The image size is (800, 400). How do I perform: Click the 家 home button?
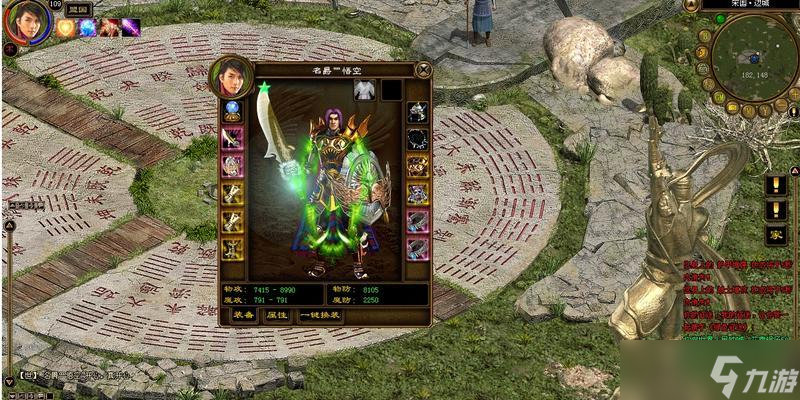click(x=776, y=234)
